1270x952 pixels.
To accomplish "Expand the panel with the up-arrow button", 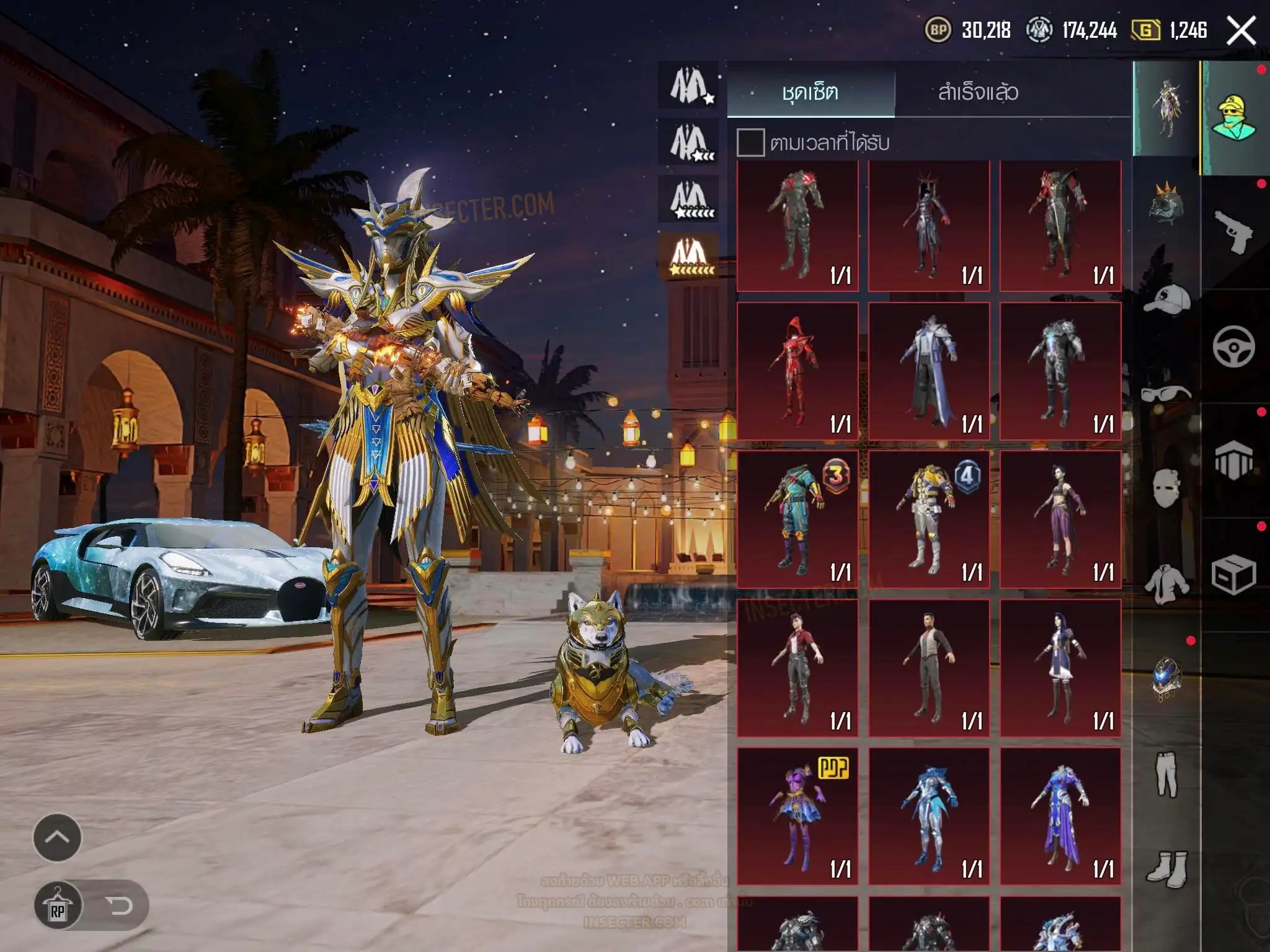I will [57, 837].
